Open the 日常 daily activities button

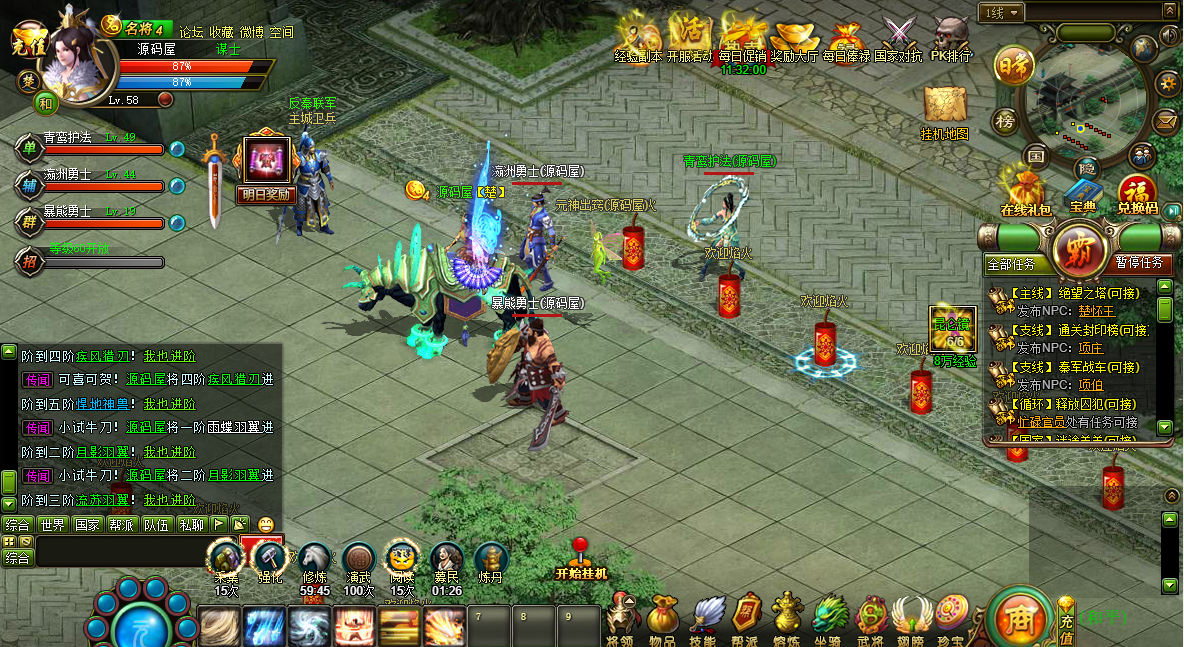[x=1014, y=66]
